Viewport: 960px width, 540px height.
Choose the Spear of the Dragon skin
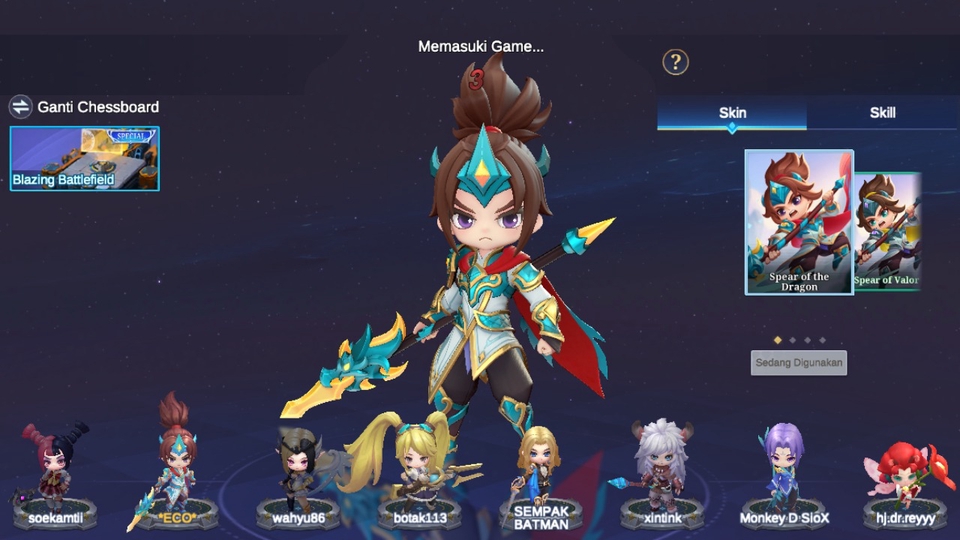(x=799, y=222)
